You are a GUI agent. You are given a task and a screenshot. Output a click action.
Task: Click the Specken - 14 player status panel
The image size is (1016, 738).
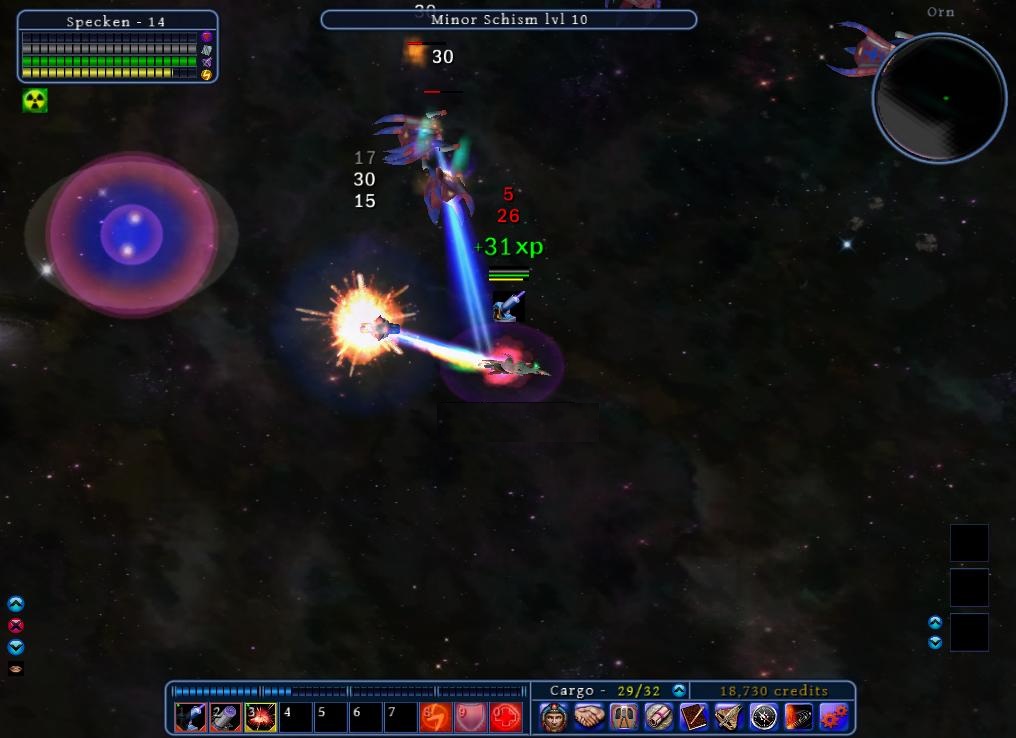coord(117,46)
